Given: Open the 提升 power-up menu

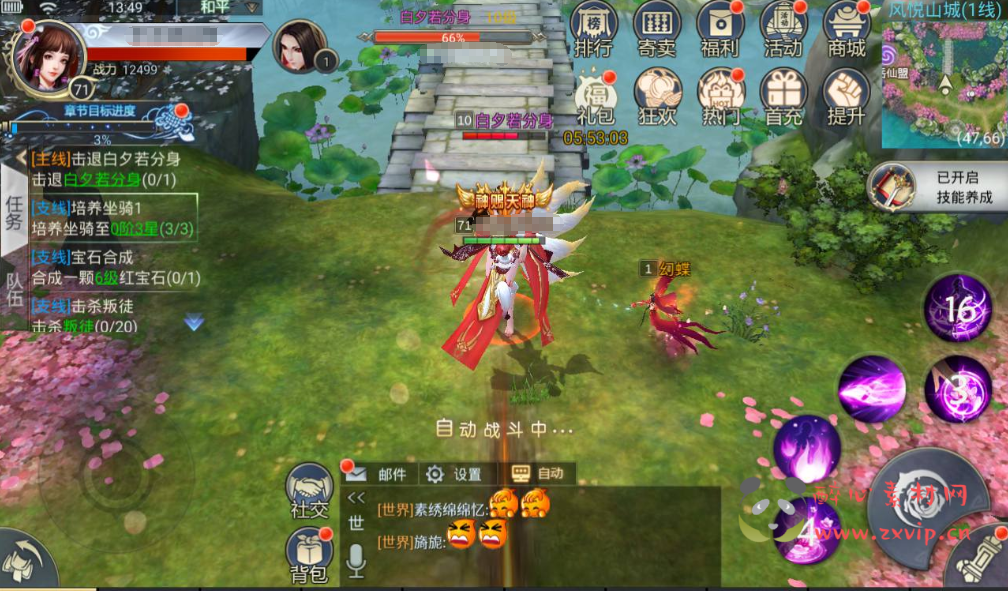Looking at the screenshot, I should (846, 97).
